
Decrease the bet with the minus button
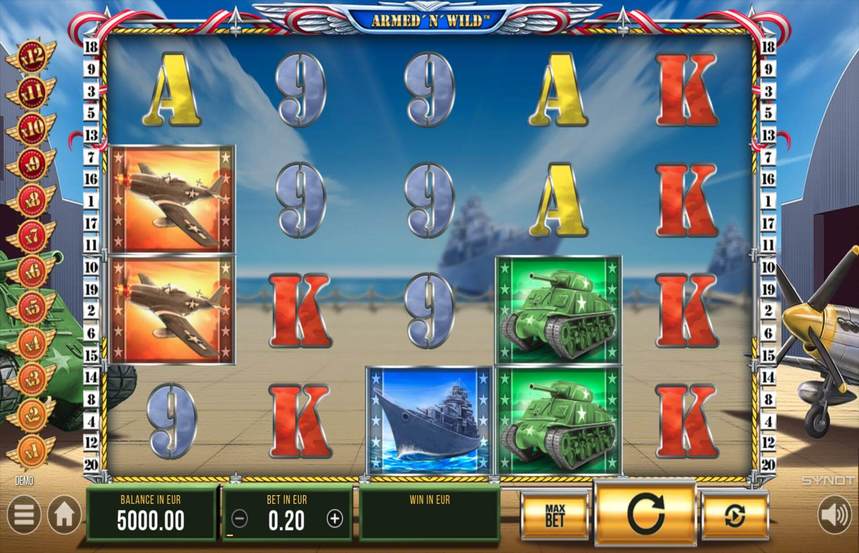[x=240, y=518]
